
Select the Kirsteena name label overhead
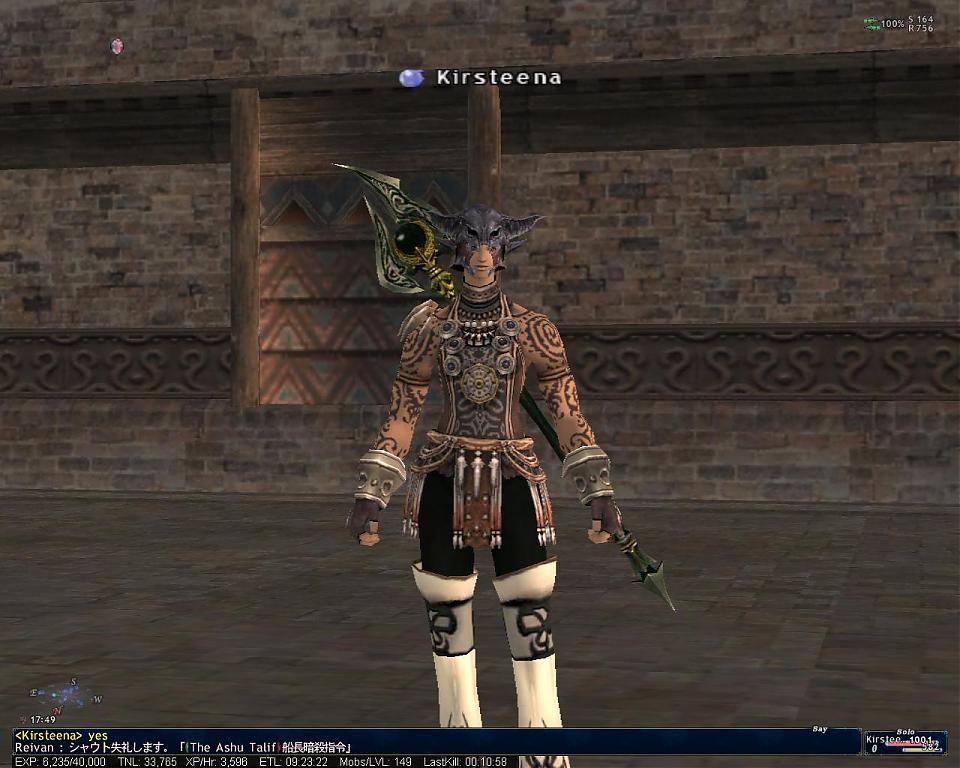pyautogui.click(x=498, y=77)
